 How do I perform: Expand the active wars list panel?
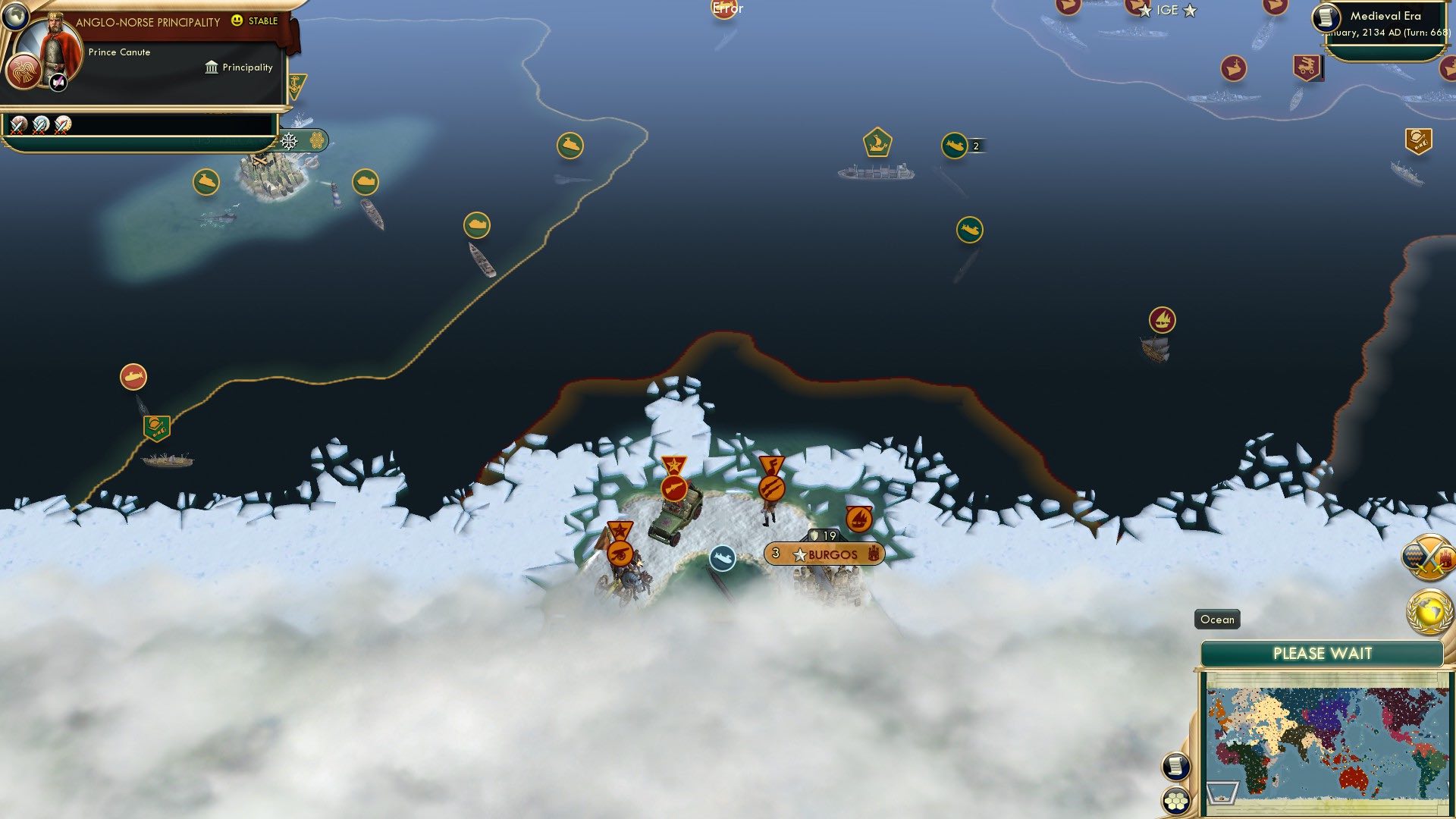(x=152, y=124)
